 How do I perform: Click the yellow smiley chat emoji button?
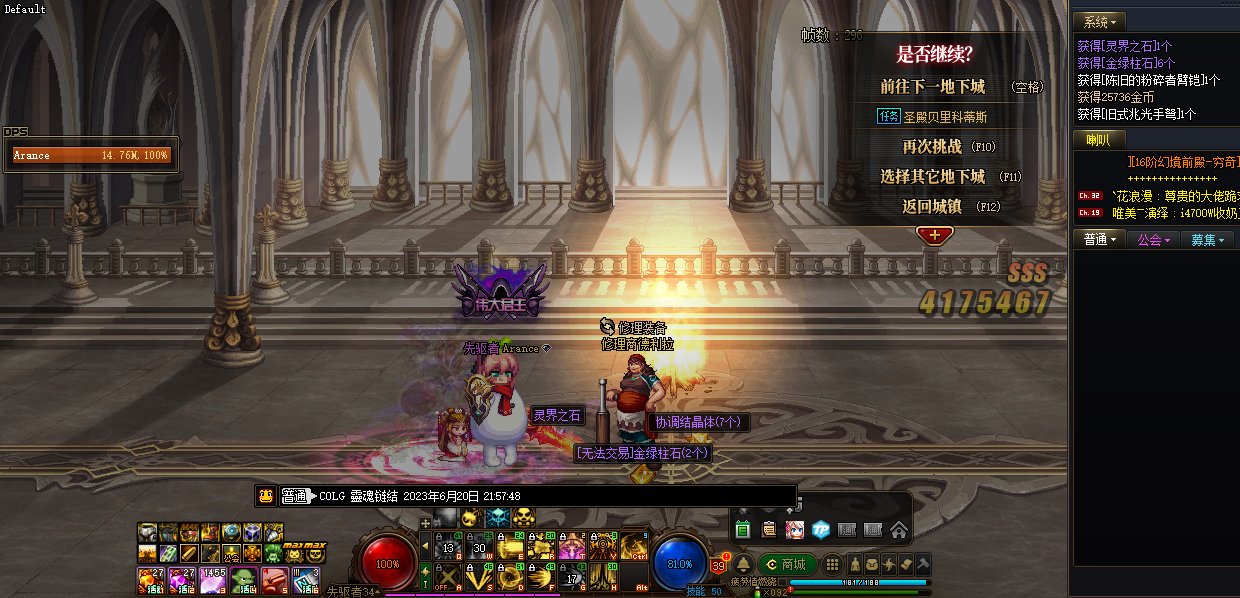[266, 495]
